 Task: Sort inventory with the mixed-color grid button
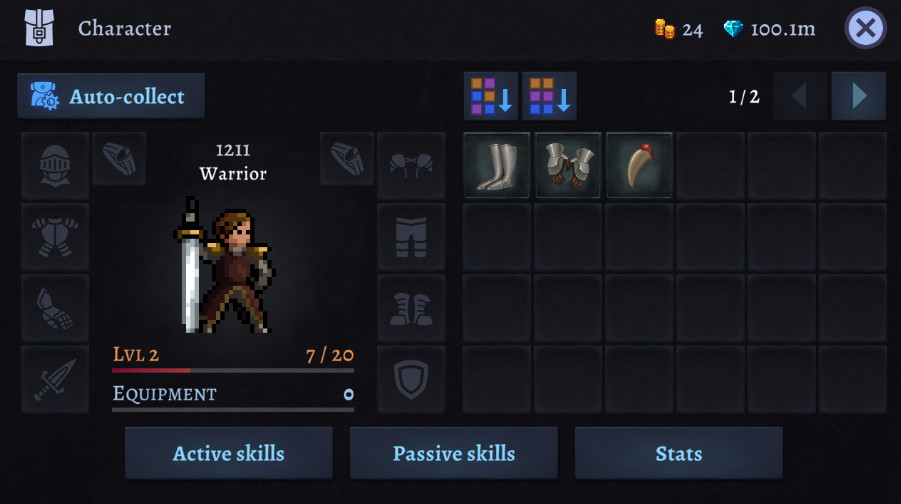[x=491, y=96]
